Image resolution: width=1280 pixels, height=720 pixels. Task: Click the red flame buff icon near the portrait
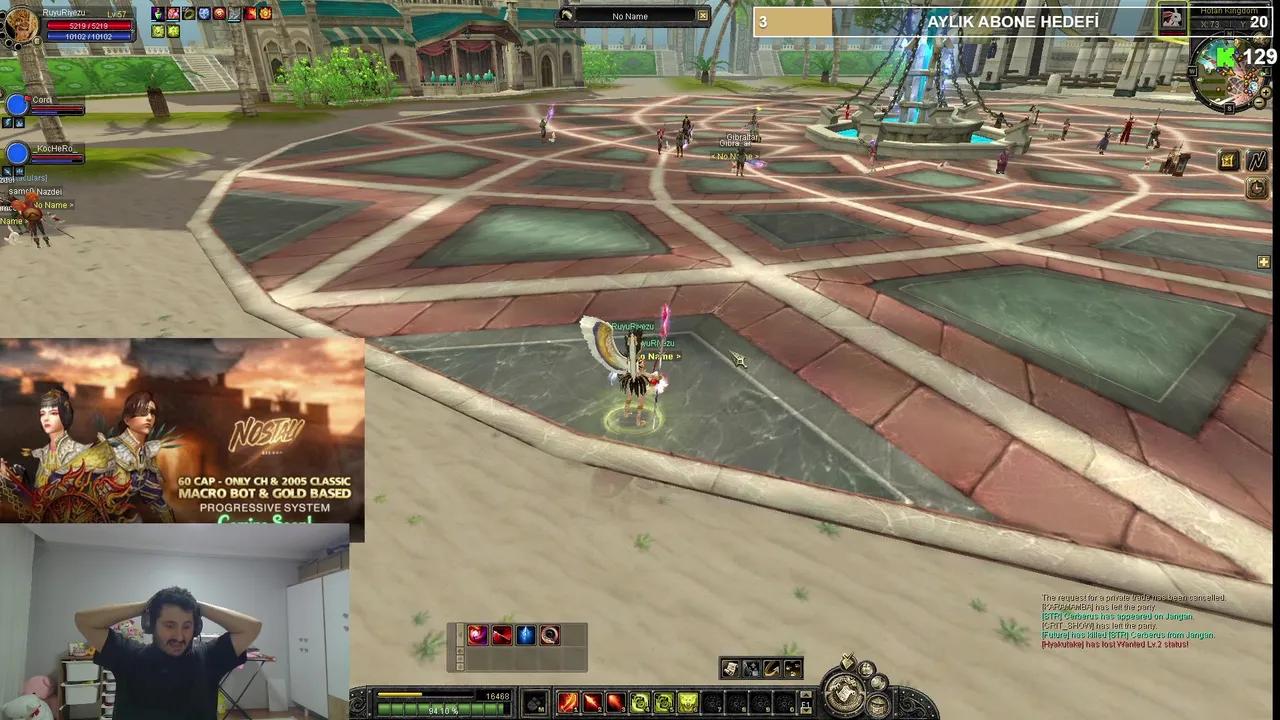(x=250, y=14)
